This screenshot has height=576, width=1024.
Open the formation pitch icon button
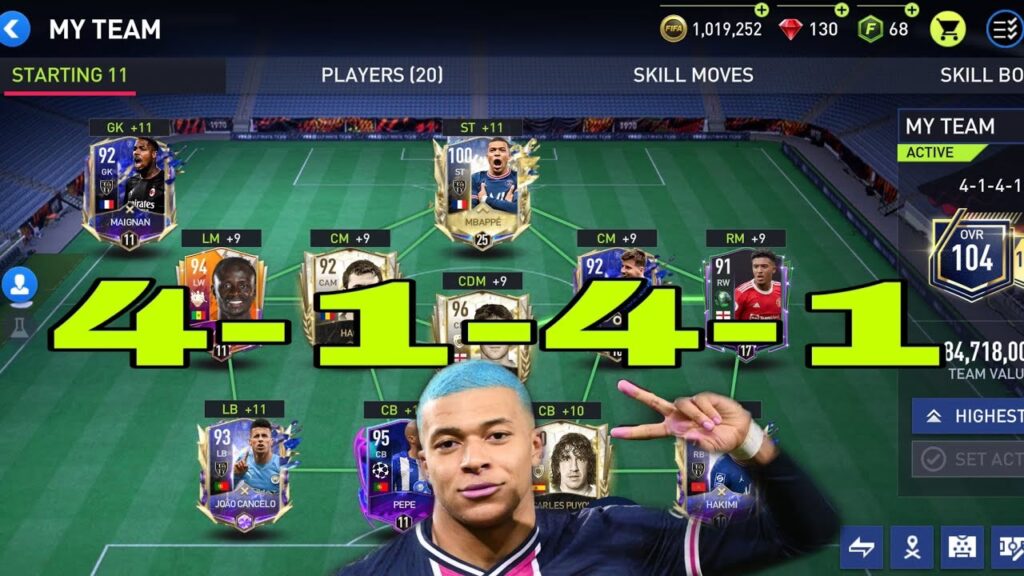[960, 547]
